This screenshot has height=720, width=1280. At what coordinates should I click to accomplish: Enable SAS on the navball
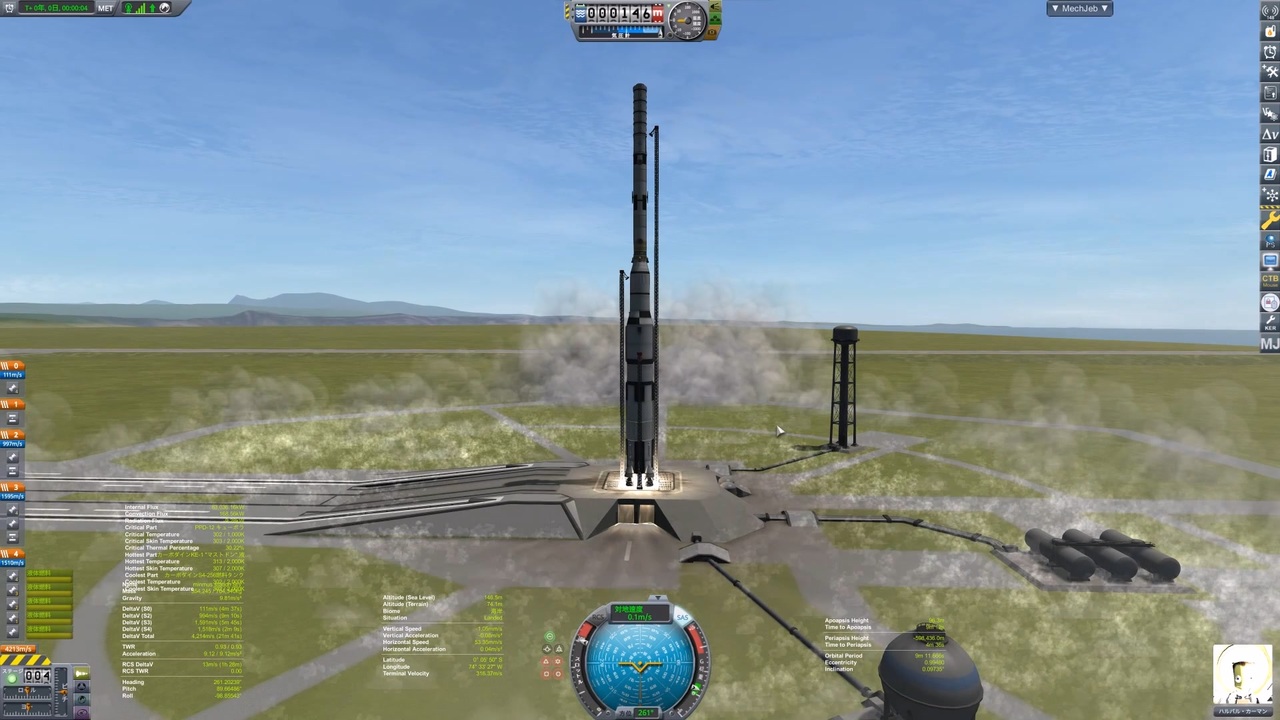[x=683, y=617]
